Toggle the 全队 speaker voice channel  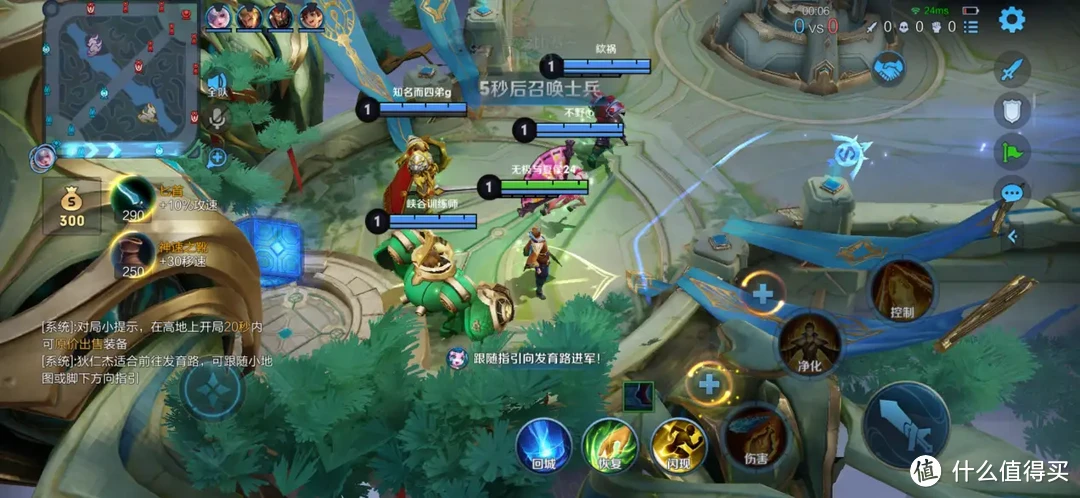point(216,85)
